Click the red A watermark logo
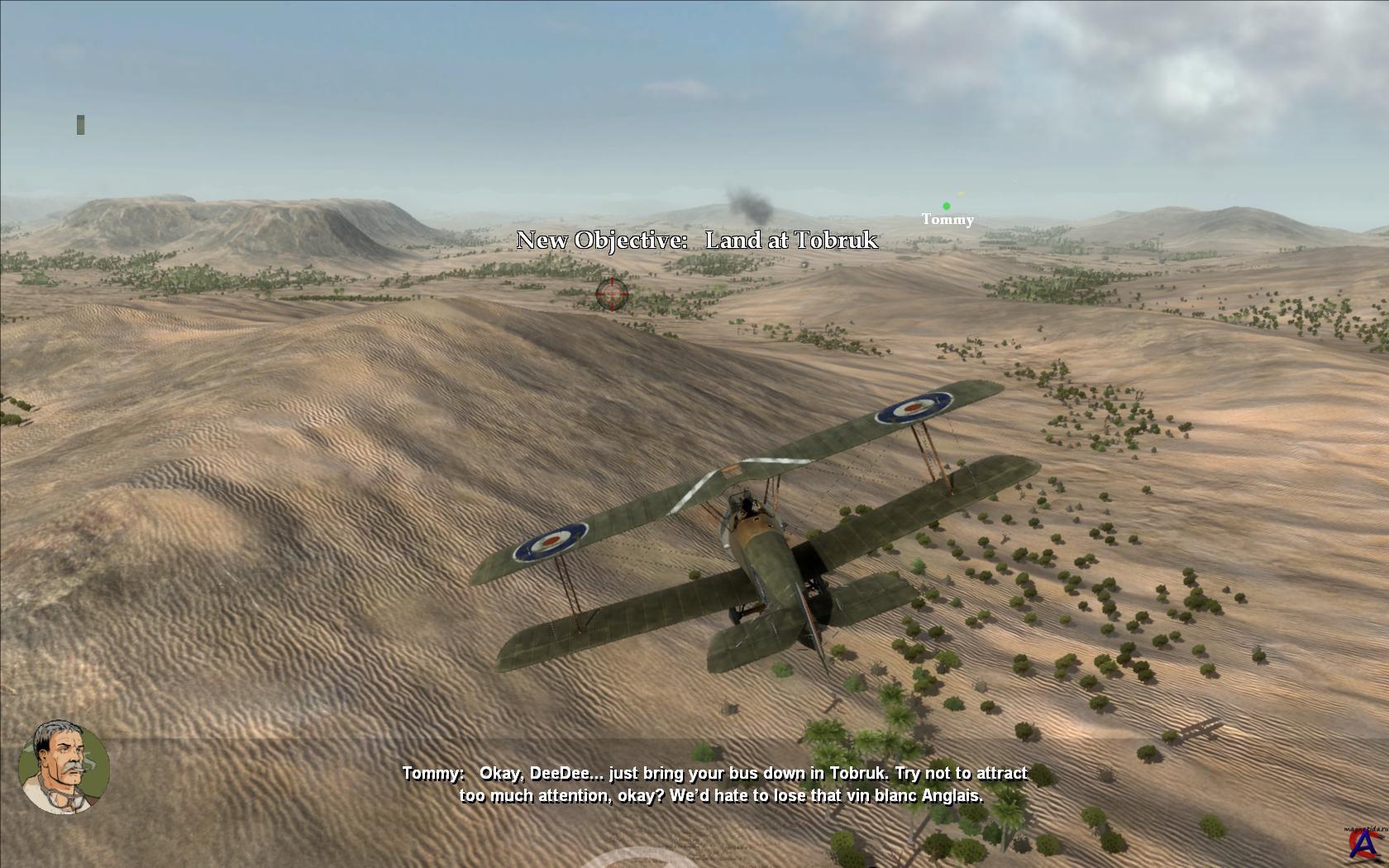This screenshot has height=868, width=1389. 1360,842
